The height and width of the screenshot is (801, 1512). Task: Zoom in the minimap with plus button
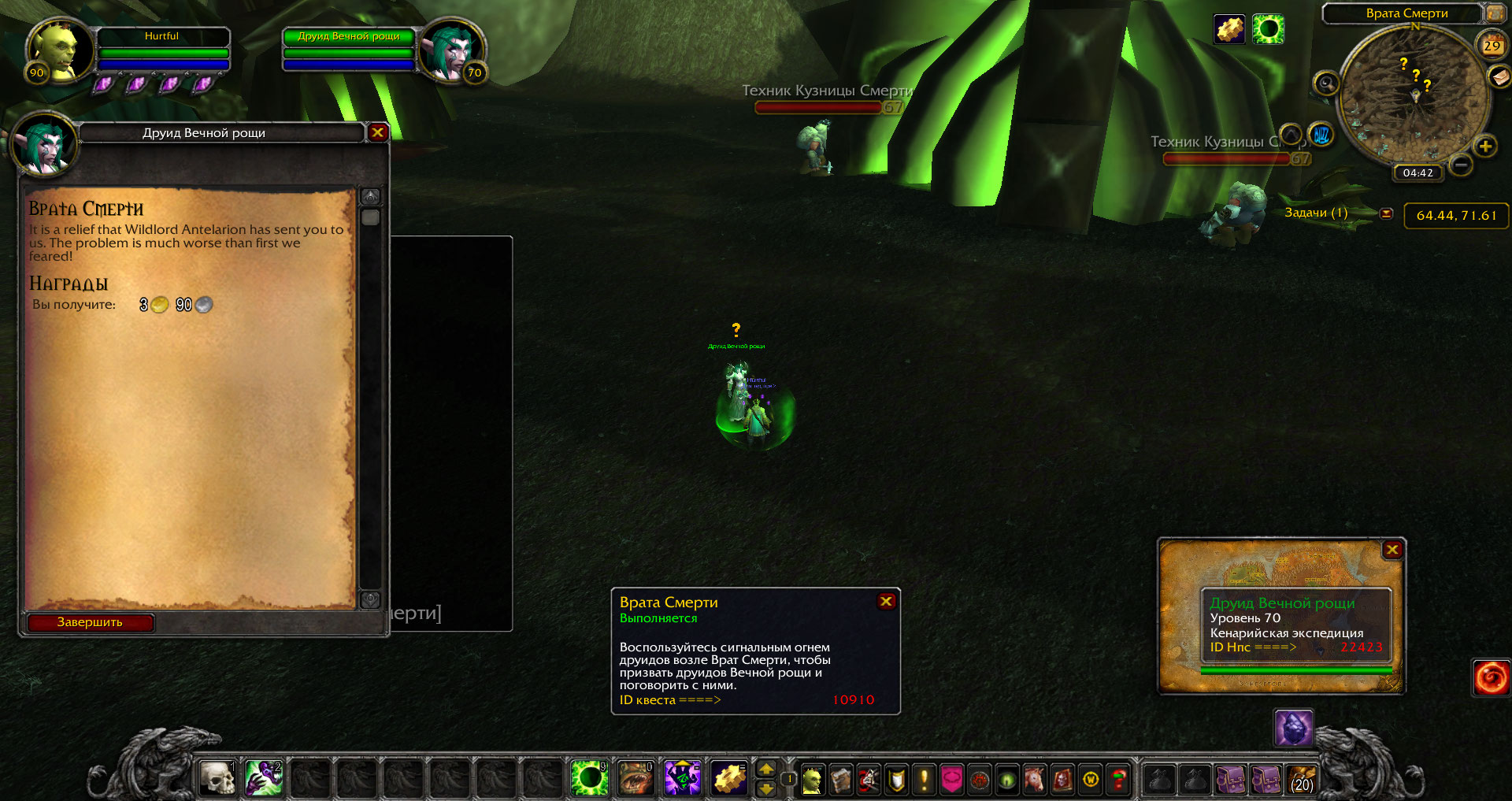click(x=1485, y=146)
